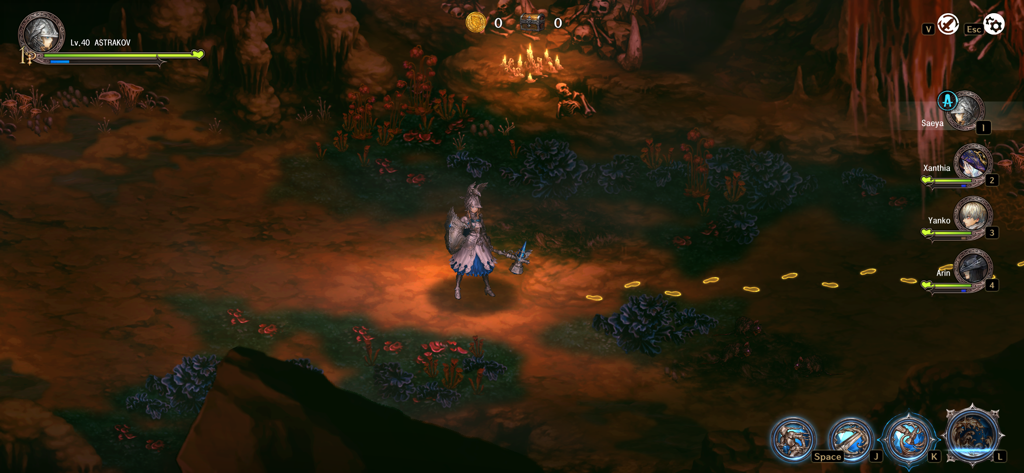Use the sword slash attack skill
Screen dimensions: 1024x473
[x=851, y=439]
